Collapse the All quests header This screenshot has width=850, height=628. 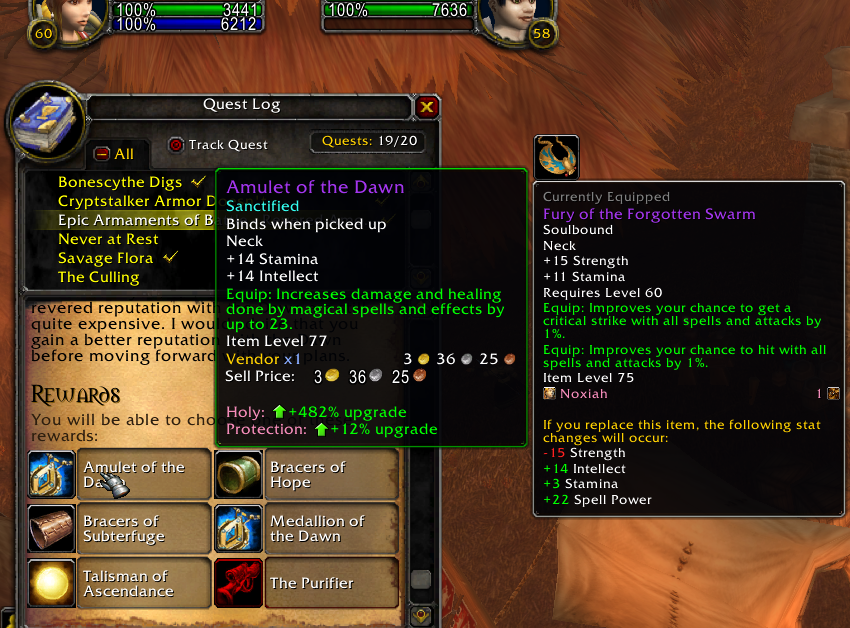point(102,154)
